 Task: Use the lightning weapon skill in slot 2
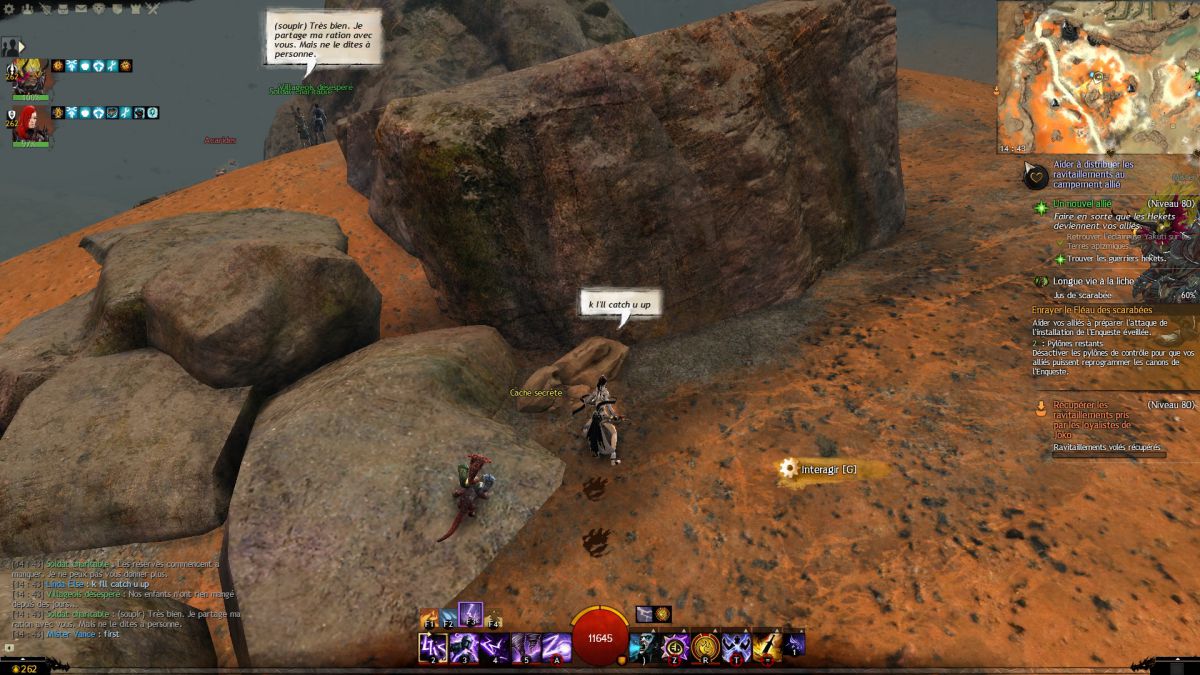(432, 647)
